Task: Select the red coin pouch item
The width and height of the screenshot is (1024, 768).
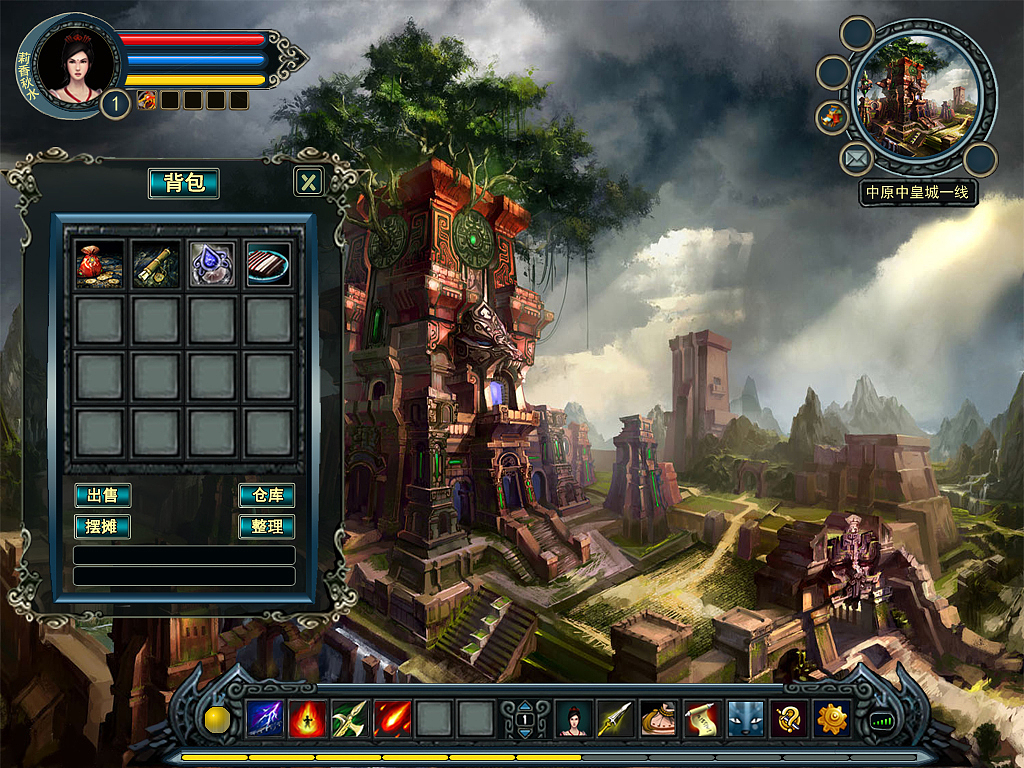Action: coord(100,264)
